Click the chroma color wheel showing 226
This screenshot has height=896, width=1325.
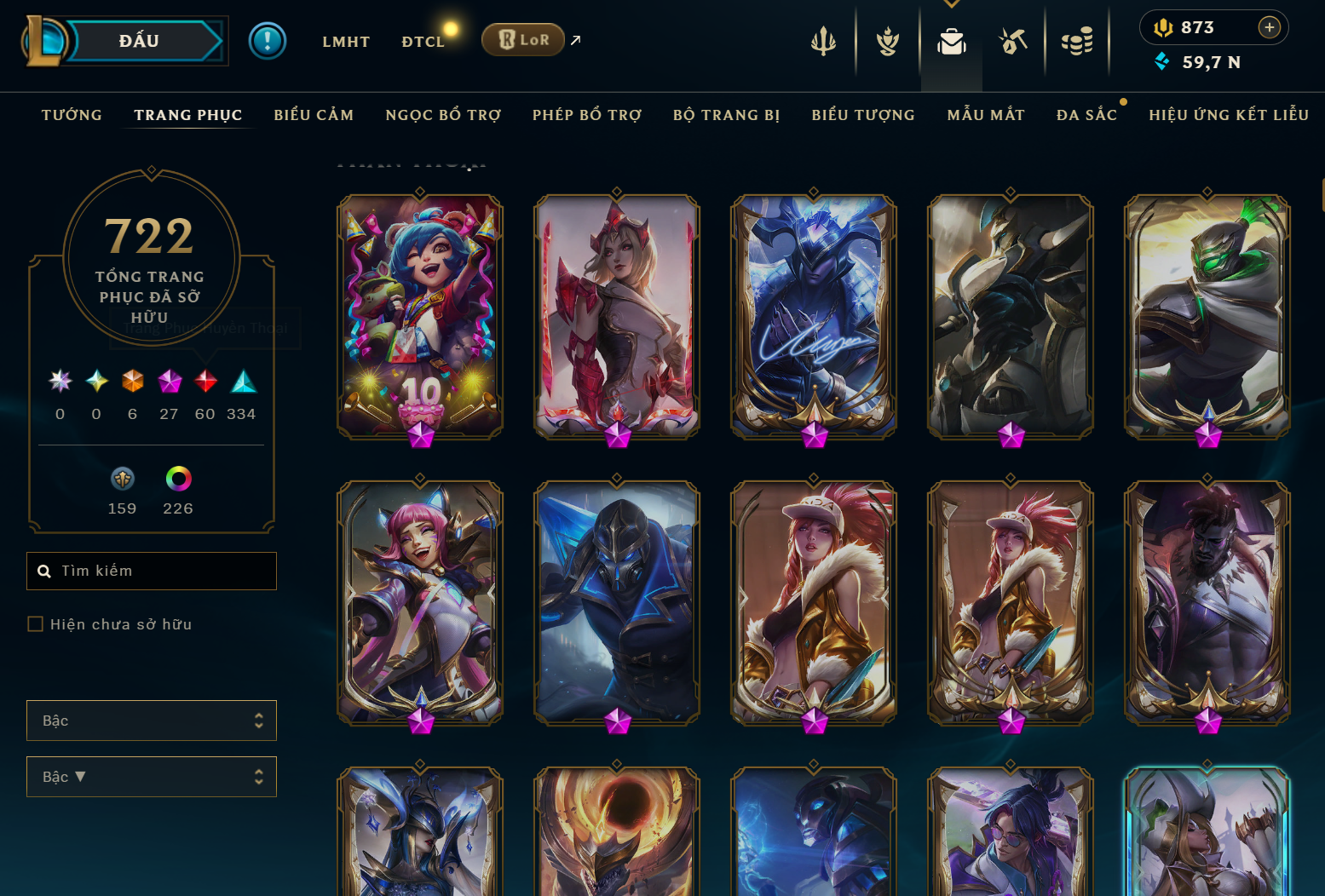(x=178, y=479)
